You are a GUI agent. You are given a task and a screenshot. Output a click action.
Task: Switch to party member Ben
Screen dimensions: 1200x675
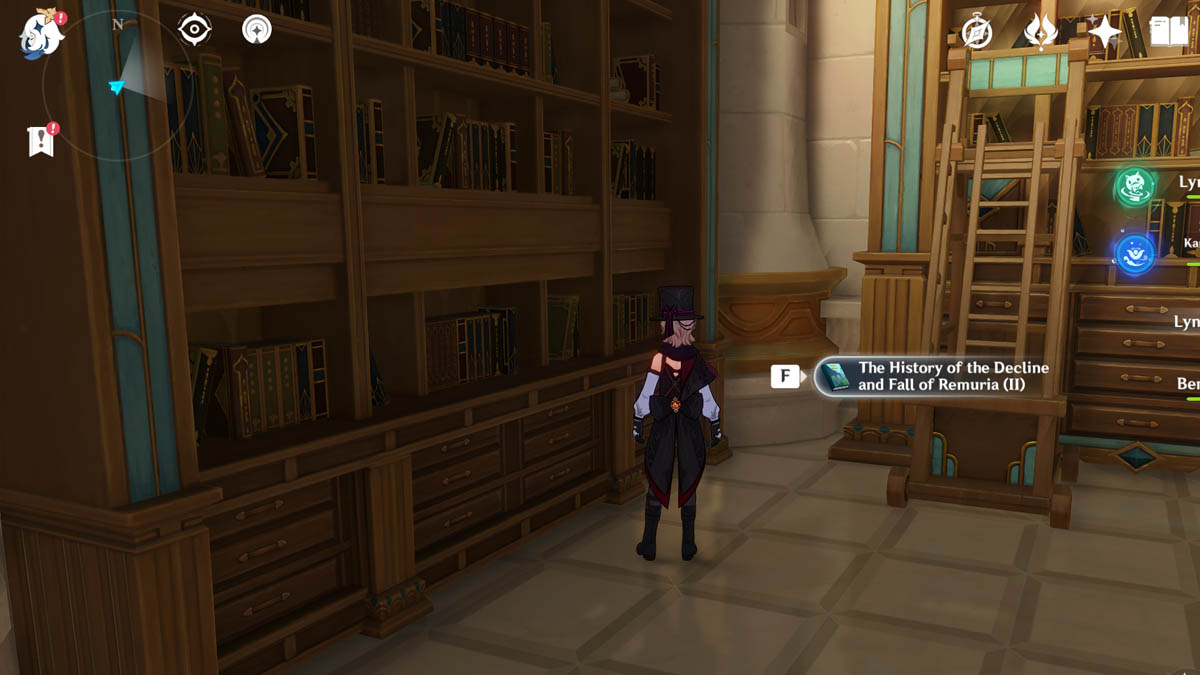[x=1187, y=384]
